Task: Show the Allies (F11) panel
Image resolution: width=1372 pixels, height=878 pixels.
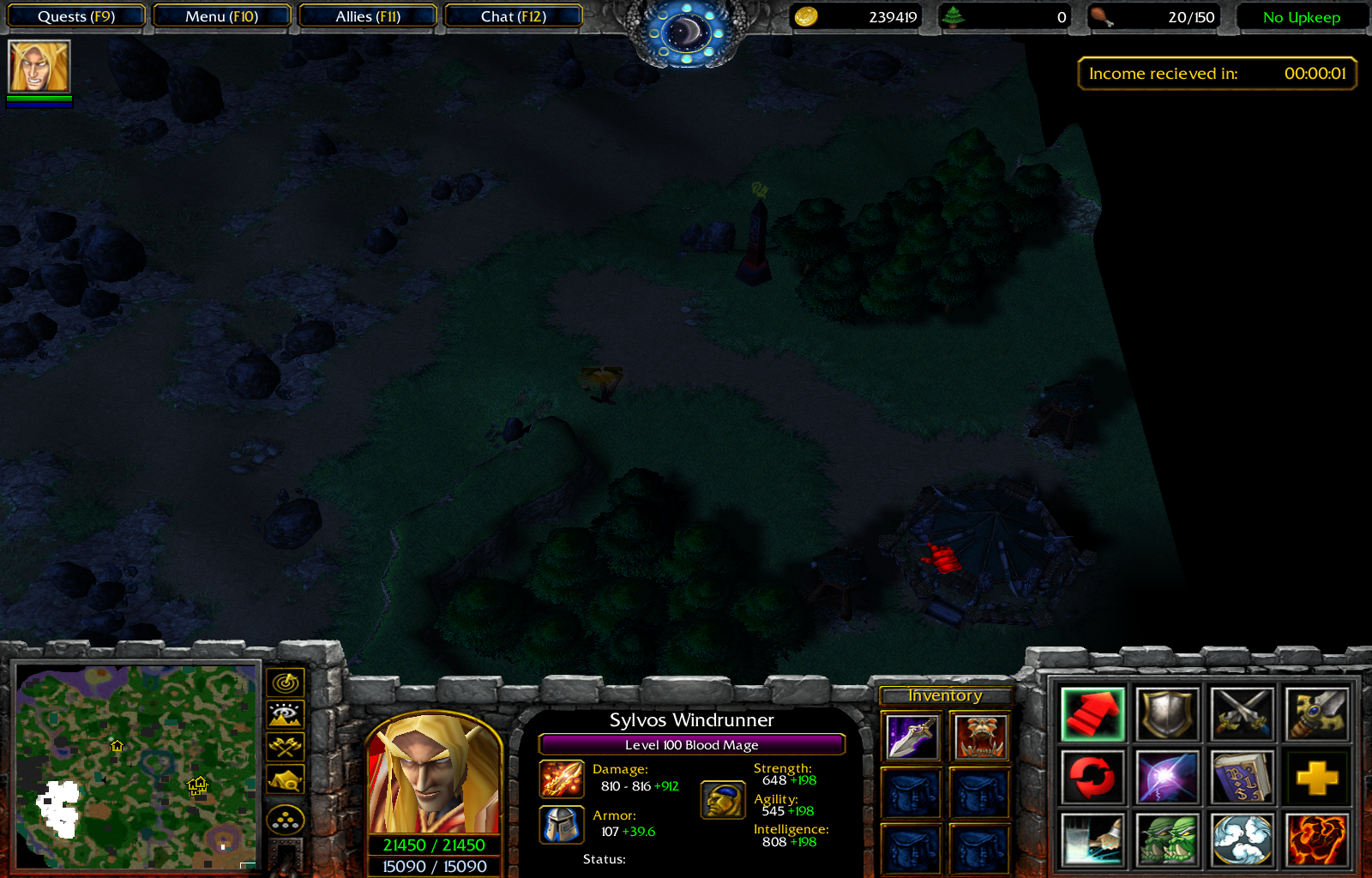Action: click(368, 16)
